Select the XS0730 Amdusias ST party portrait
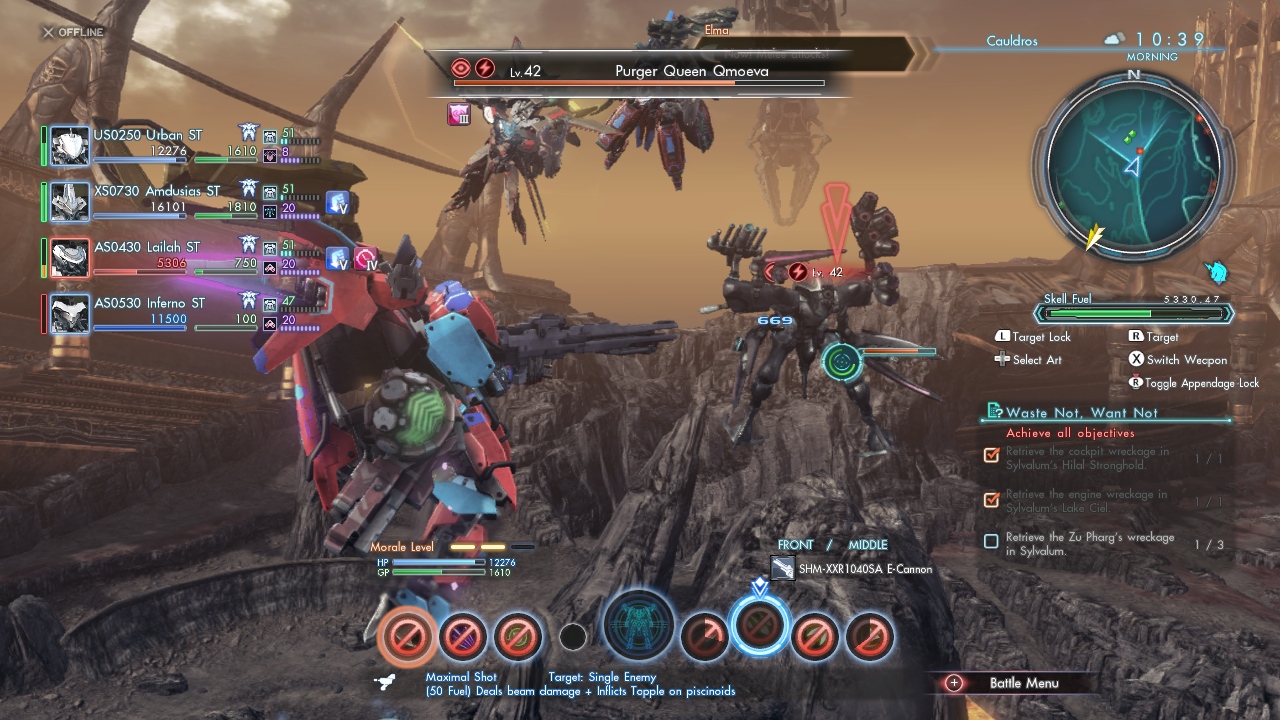 pos(70,202)
